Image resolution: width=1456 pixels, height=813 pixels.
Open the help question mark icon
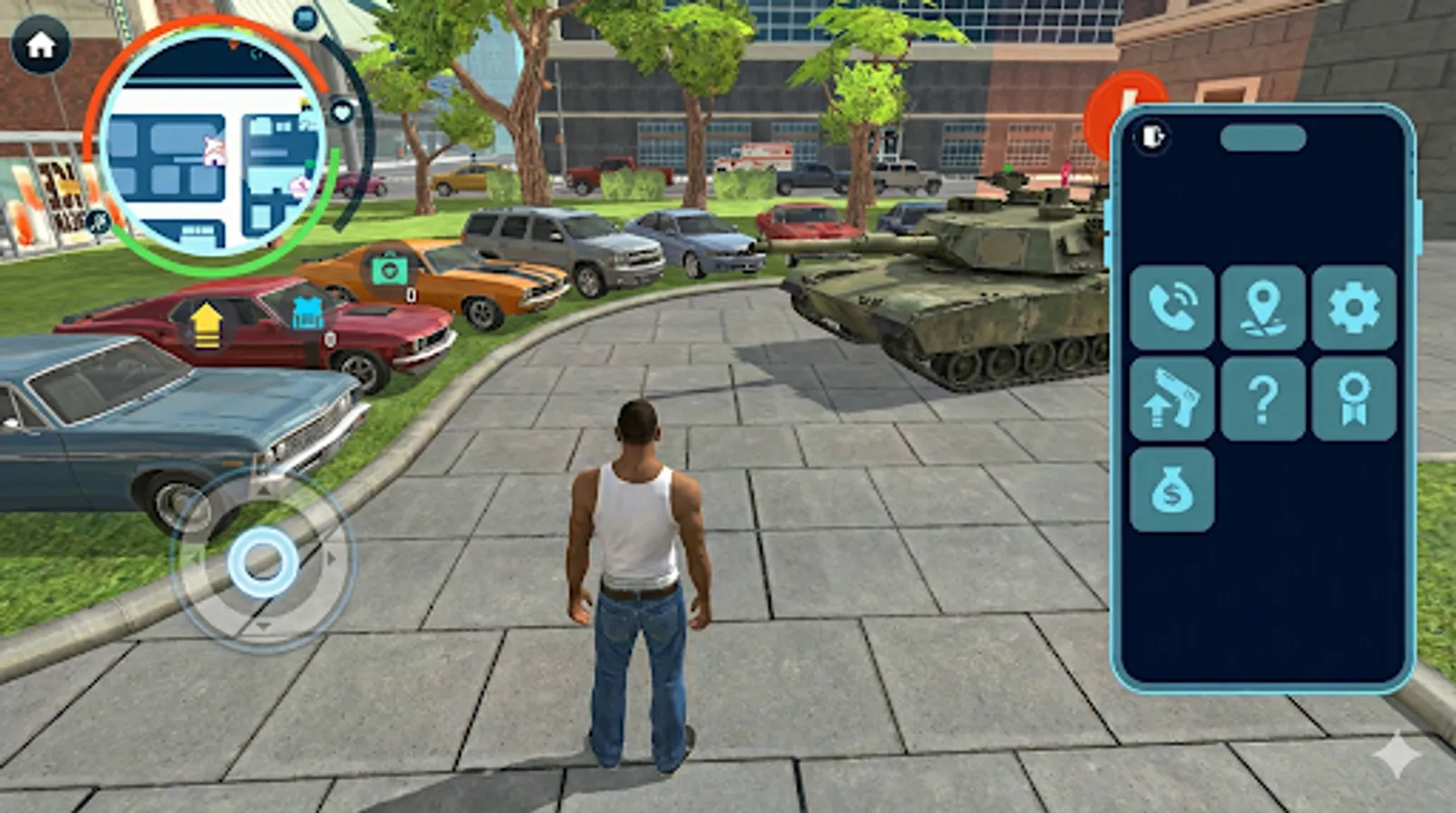tap(1264, 401)
